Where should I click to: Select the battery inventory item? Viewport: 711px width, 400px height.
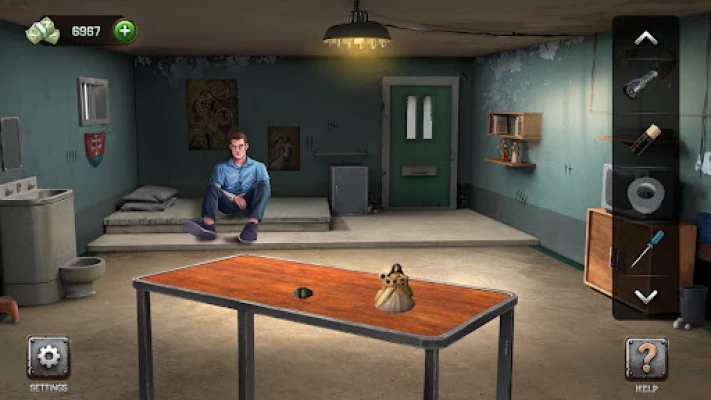click(x=646, y=138)
